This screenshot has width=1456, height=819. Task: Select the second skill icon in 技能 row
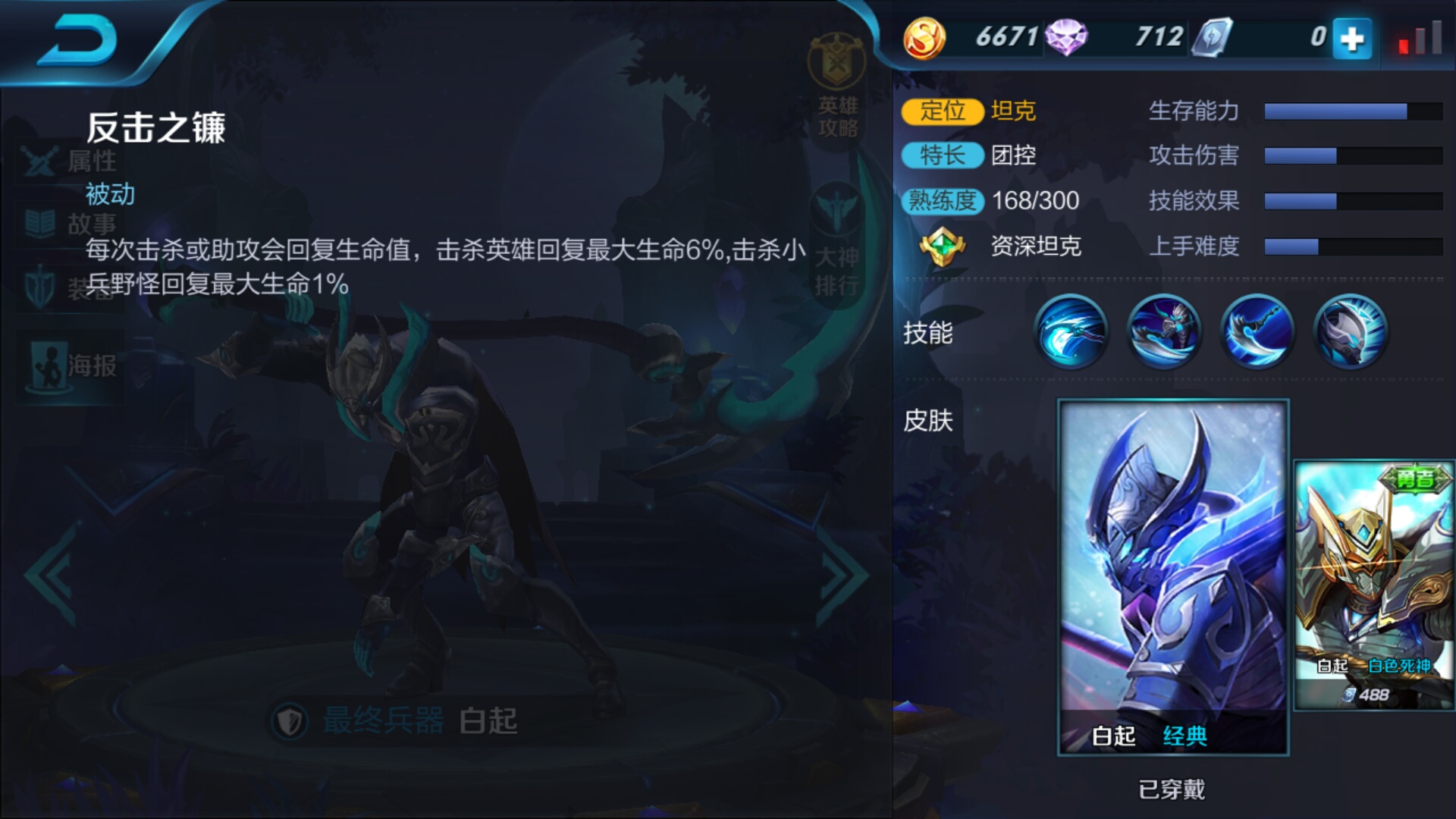coord(1165,331)
